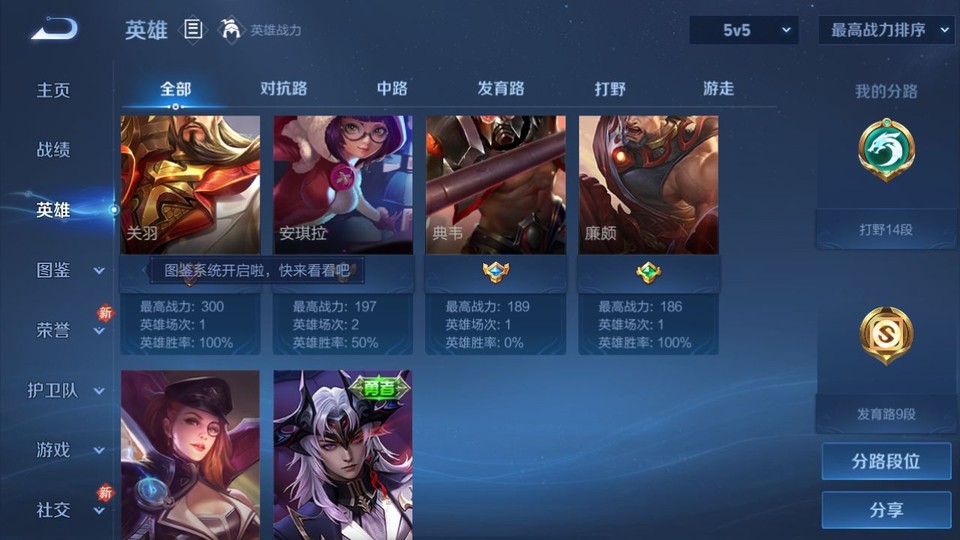Switch to the 游走 tab
Viewport: 960px width, 540px height.
click(718, 88)
